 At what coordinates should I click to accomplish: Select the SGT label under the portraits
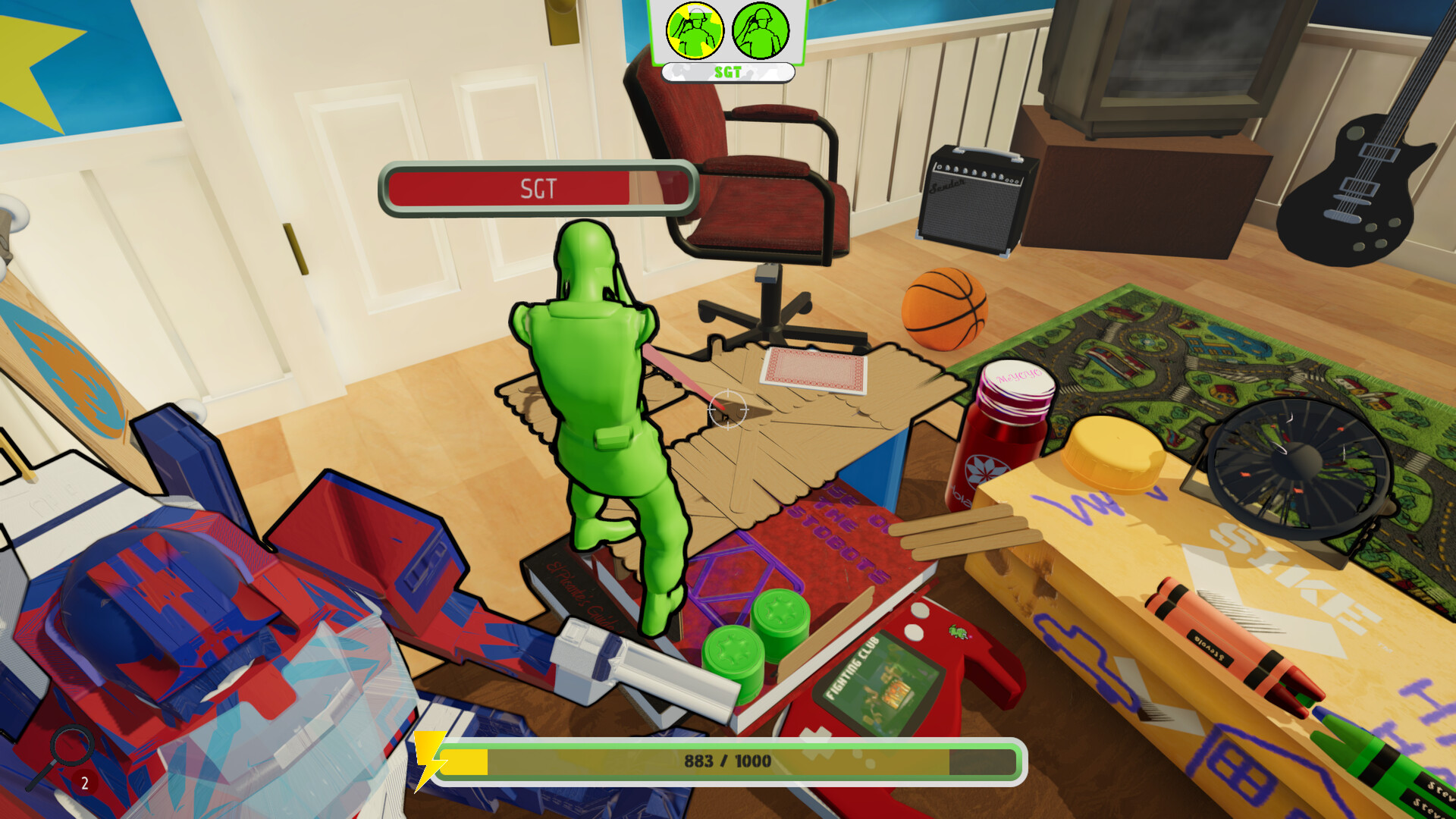(726, 72)
